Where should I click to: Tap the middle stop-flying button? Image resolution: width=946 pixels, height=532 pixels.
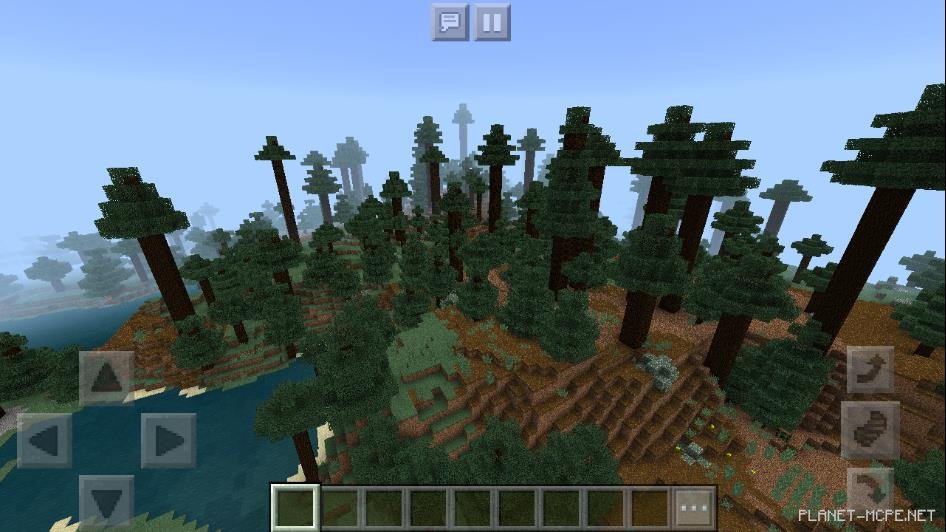[870, 430]
